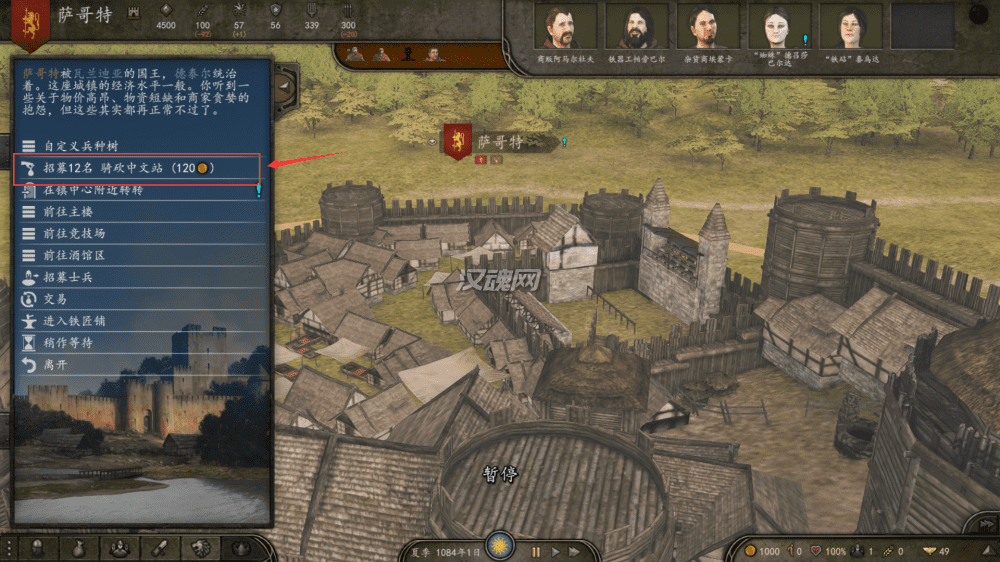
Task: Recruit 12 troops for 120 gold
Action: coord(130,167)
